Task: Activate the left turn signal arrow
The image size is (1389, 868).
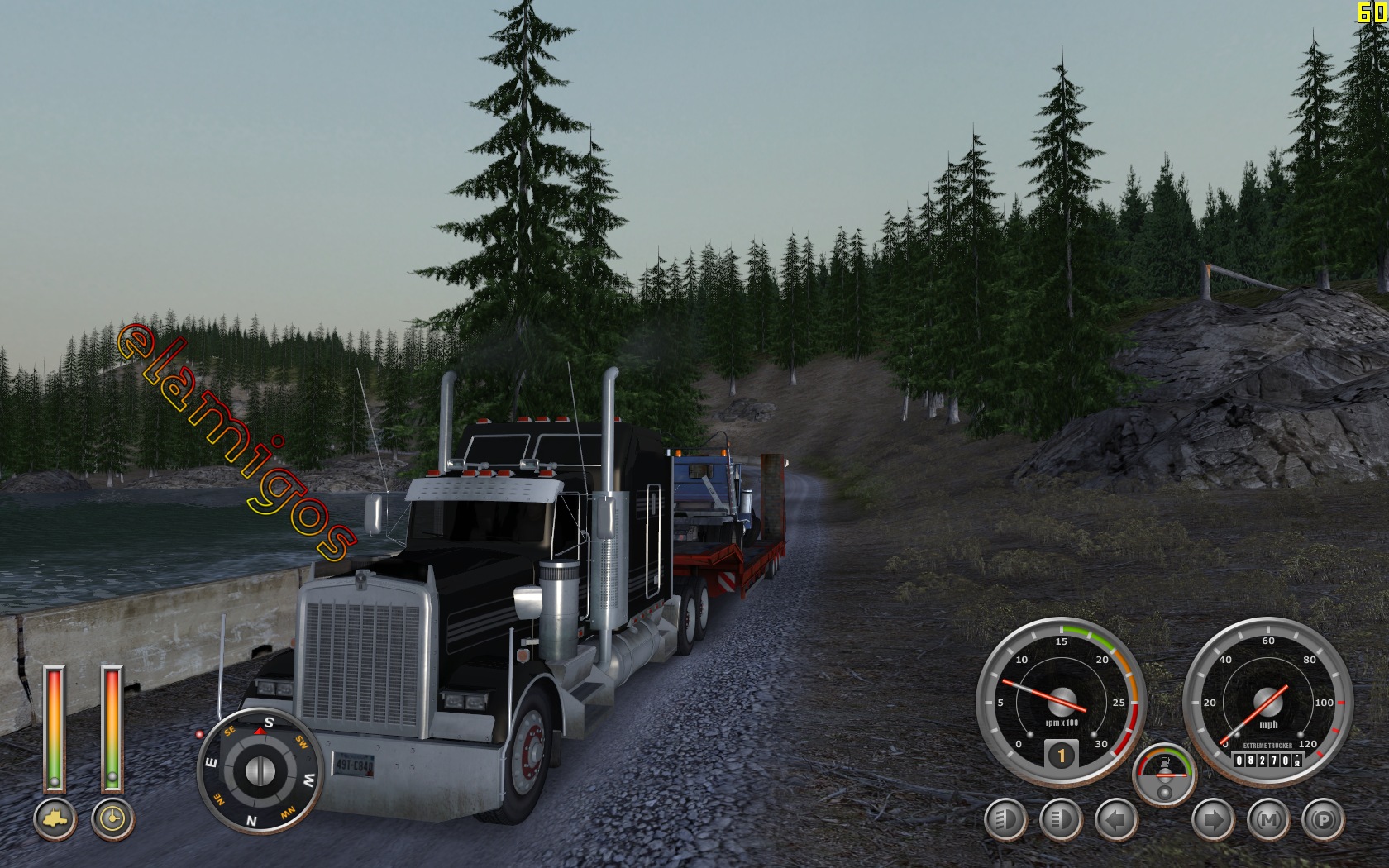Action: pyautogui.click(x=1116, y=820)
